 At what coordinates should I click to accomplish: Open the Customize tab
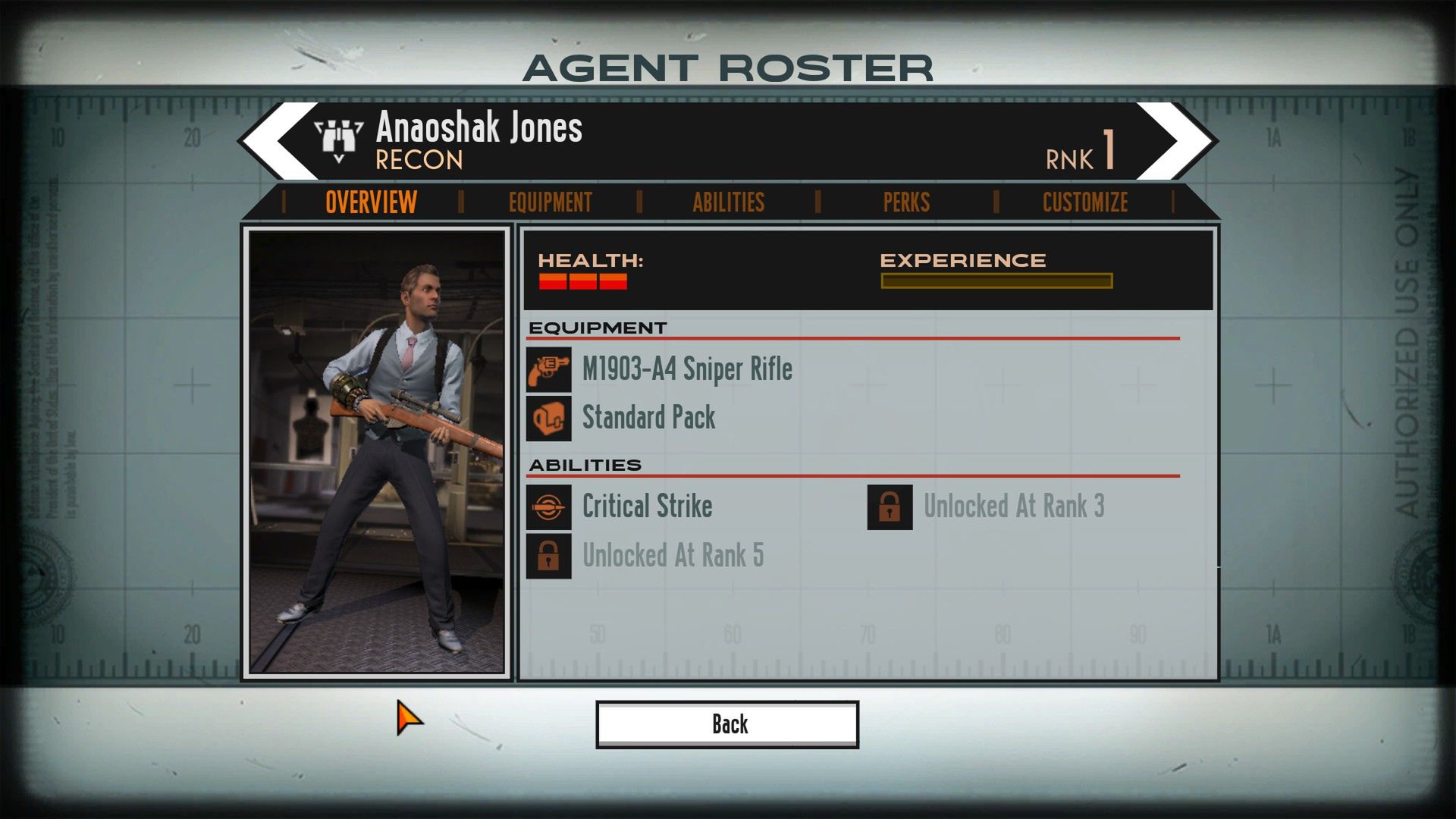1084,202
